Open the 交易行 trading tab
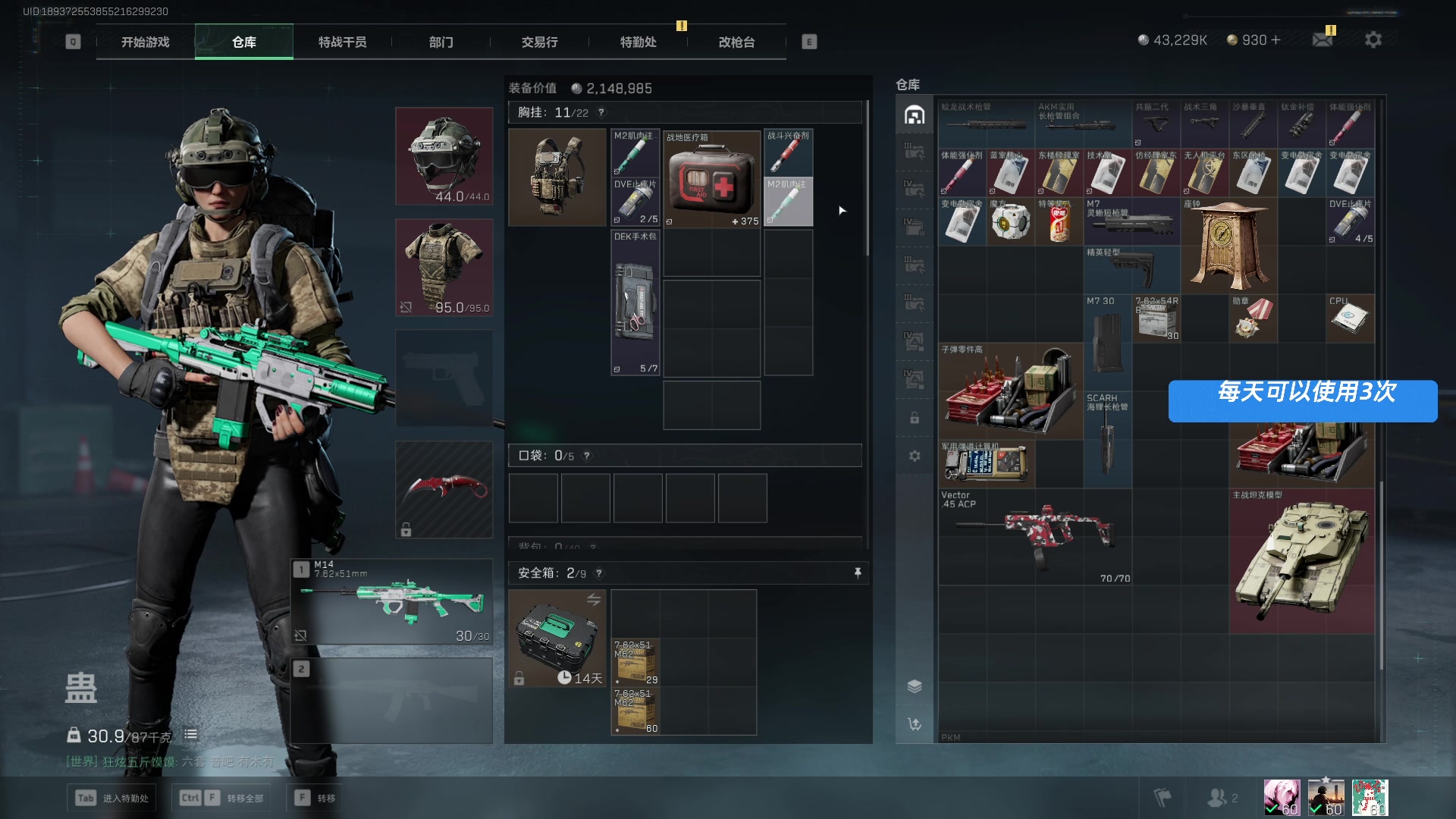 pos(539,42)
